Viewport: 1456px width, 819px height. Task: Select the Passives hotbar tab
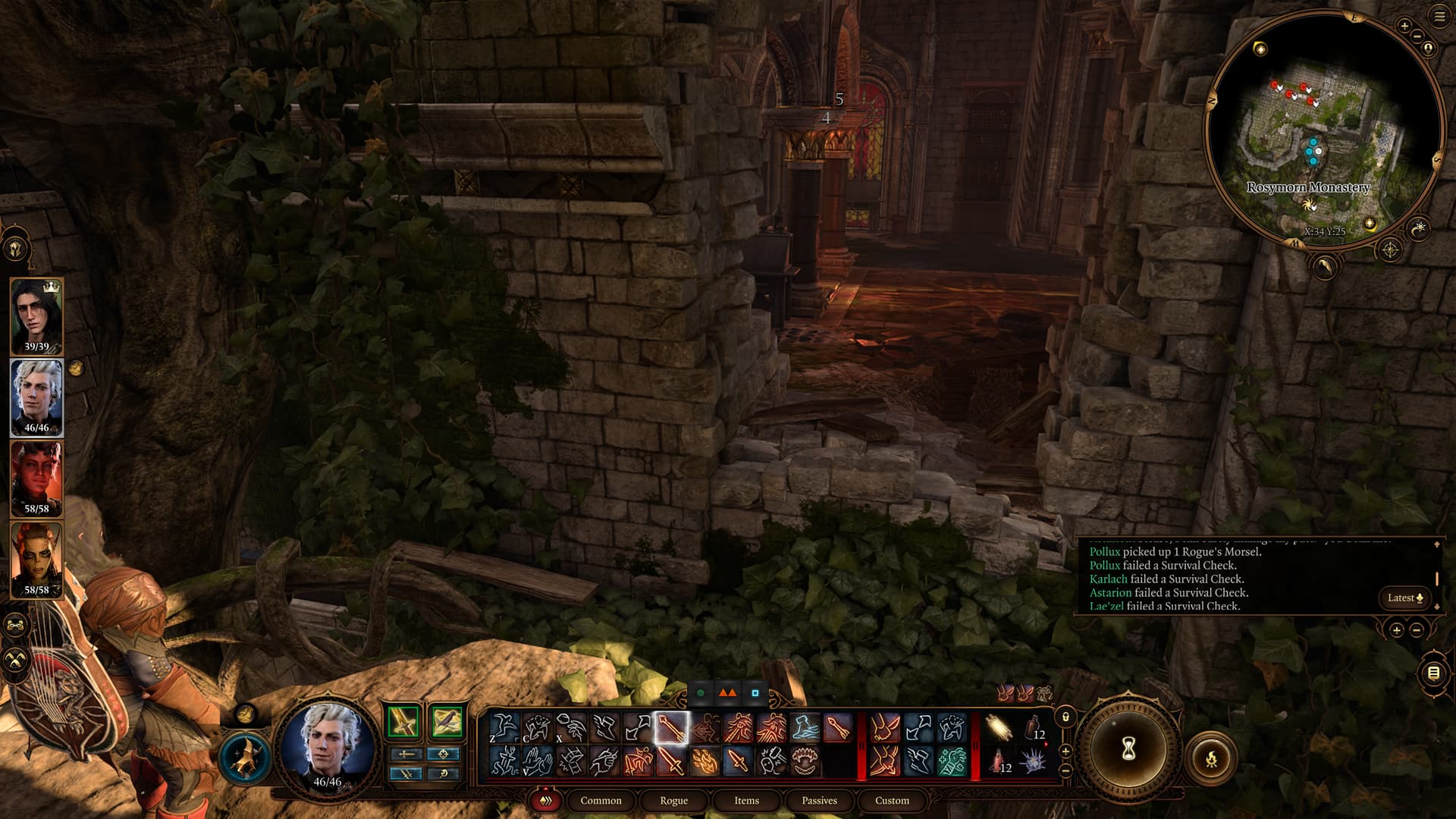(819, 800)
